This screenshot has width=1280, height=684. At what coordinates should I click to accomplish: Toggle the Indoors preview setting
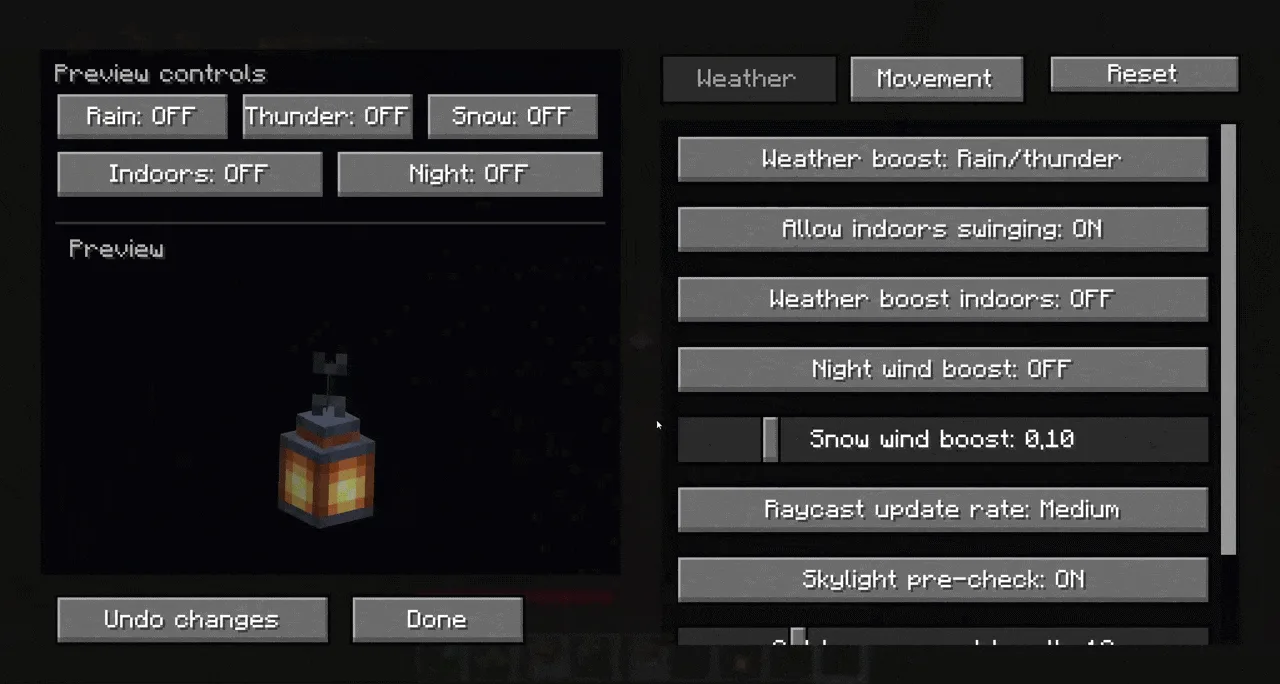point(189,174)
